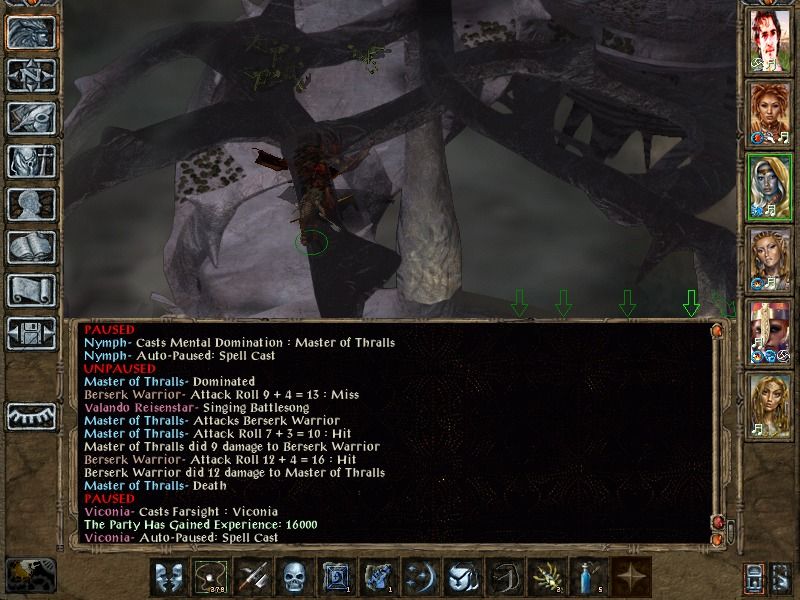The image size is (800, 600).
Task: Use the blue potion quick item
Action: click(588, 577)
